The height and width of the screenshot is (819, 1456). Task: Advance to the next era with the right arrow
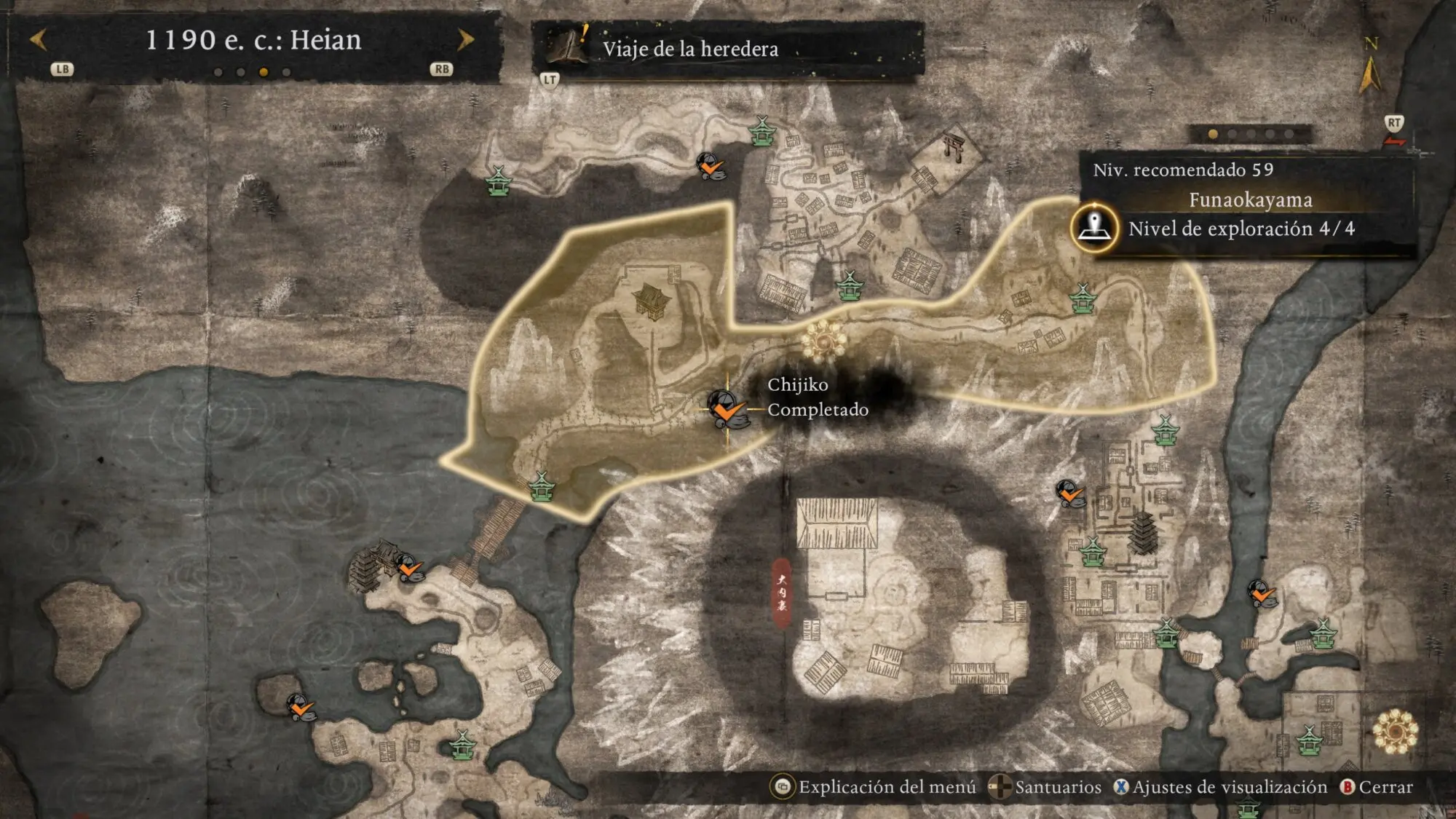[465, 39]
